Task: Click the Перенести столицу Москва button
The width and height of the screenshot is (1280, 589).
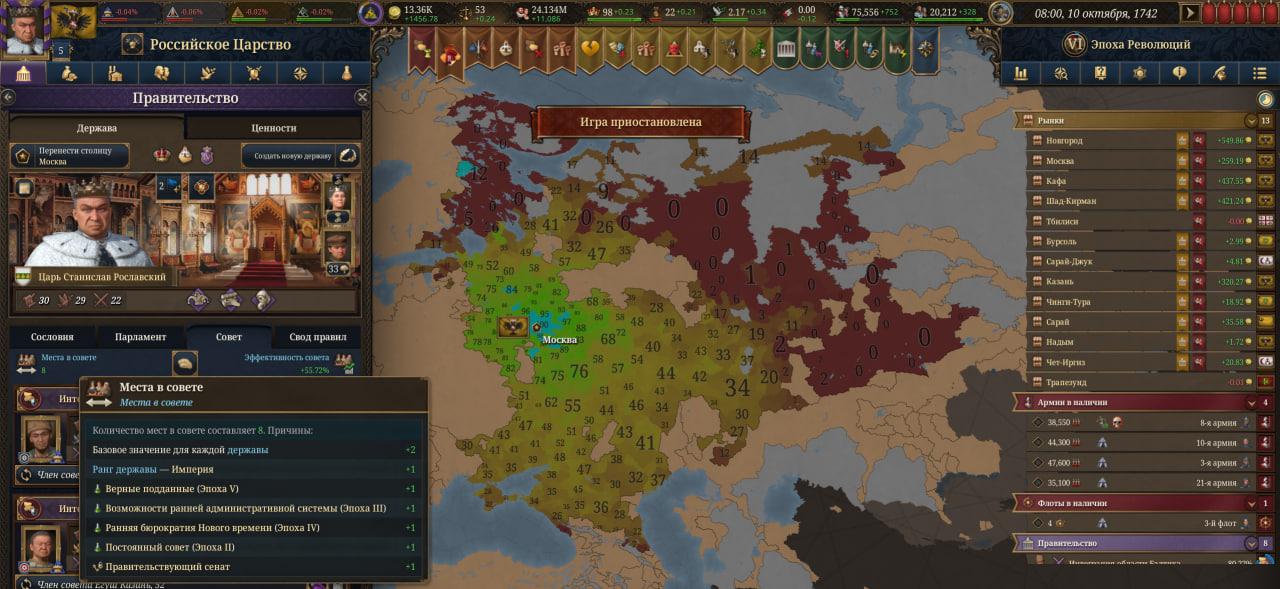Action: point(70,156)
